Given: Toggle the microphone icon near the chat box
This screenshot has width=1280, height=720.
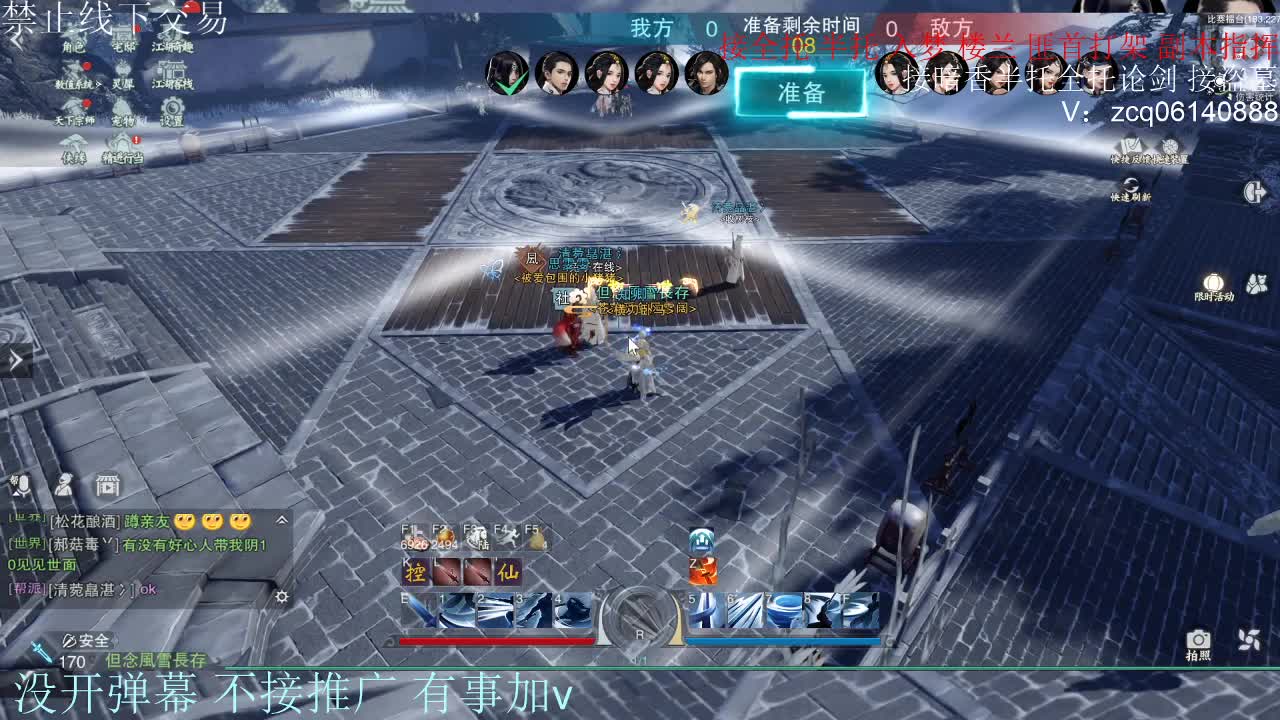Looking at the screenshot, I should point(23,486).
